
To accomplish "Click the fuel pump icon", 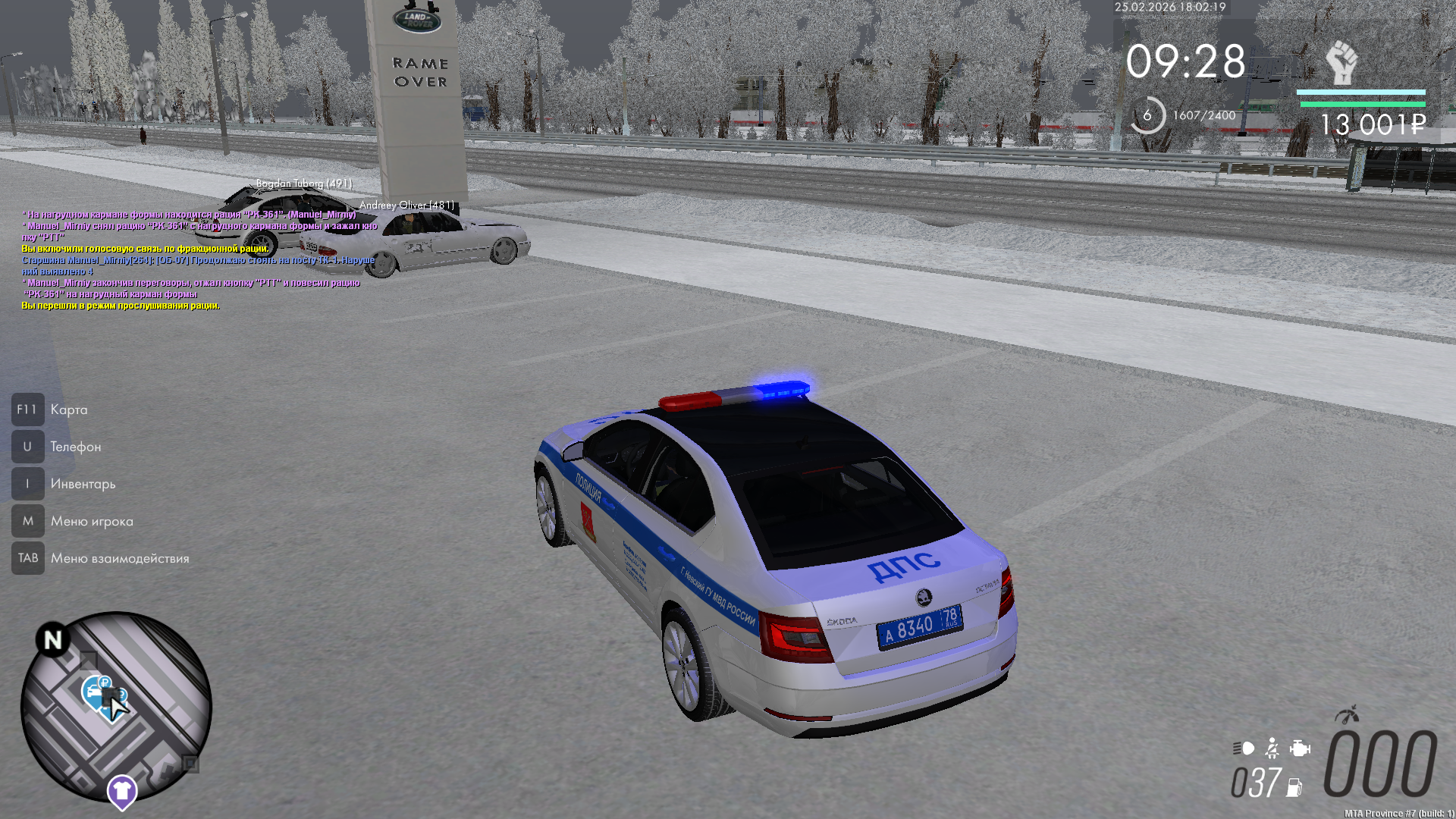I will (x=1294, y=788).
